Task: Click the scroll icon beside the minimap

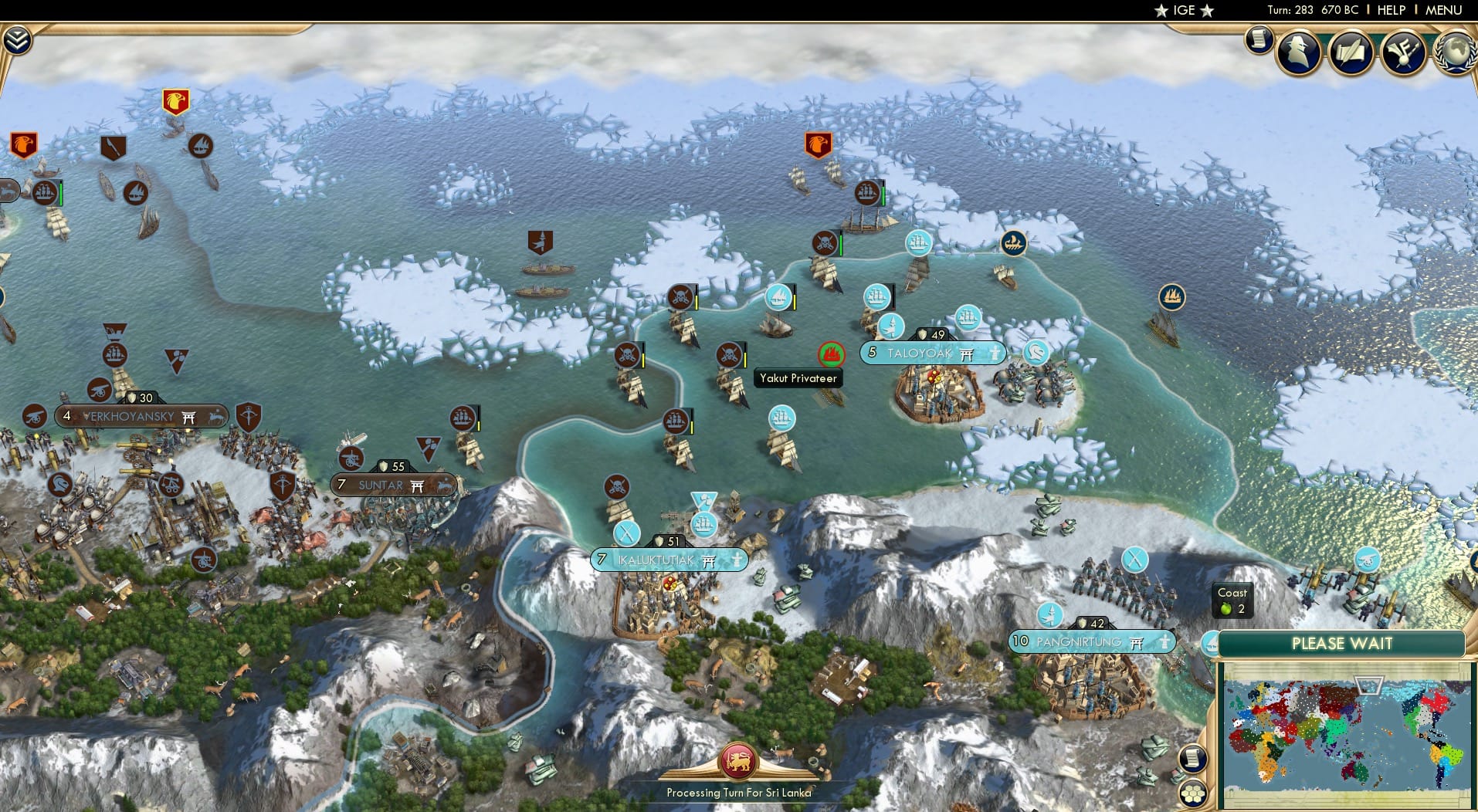Action: click(x=1194, y=759)
